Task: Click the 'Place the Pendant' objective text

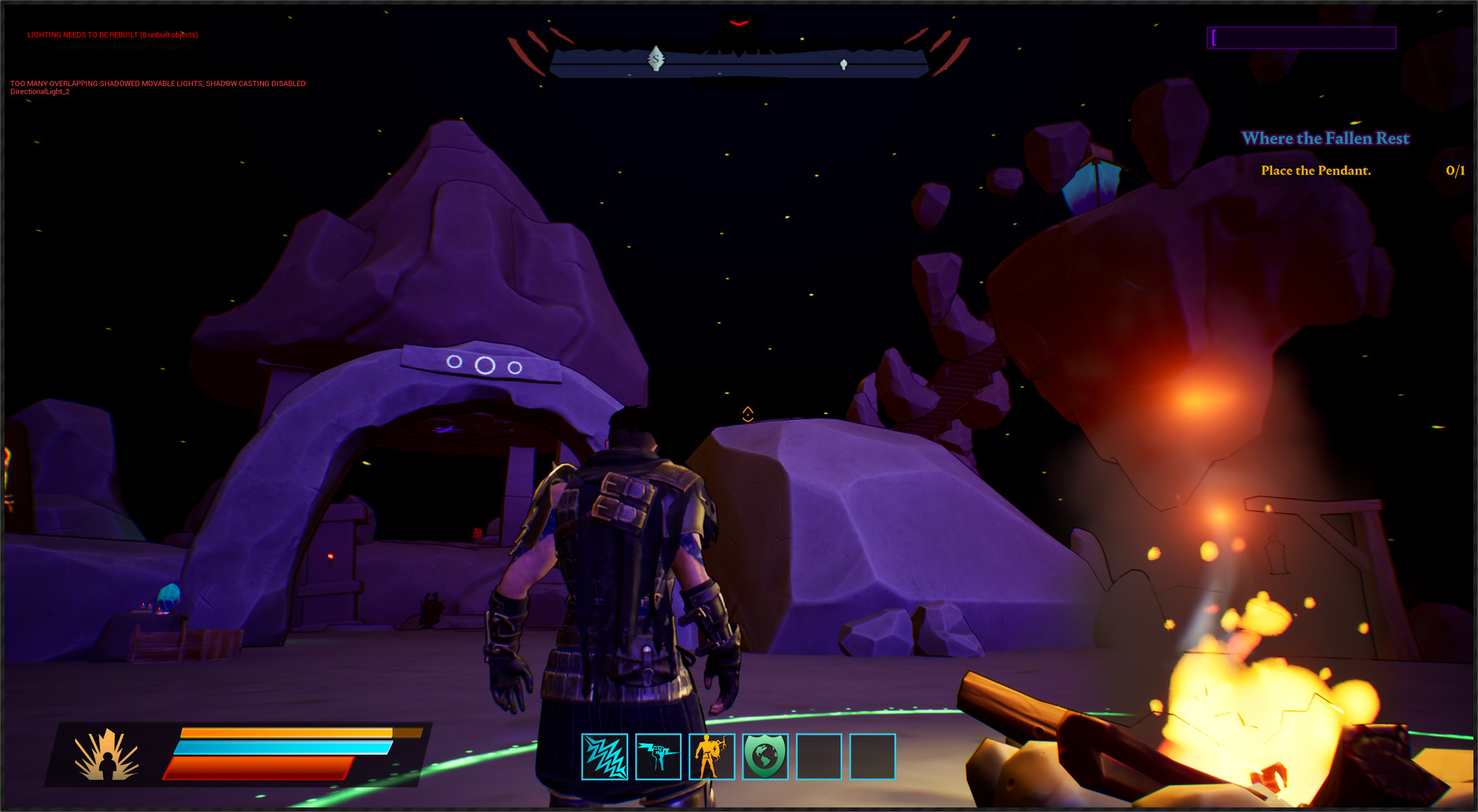Action: [x=1316, y=171]
